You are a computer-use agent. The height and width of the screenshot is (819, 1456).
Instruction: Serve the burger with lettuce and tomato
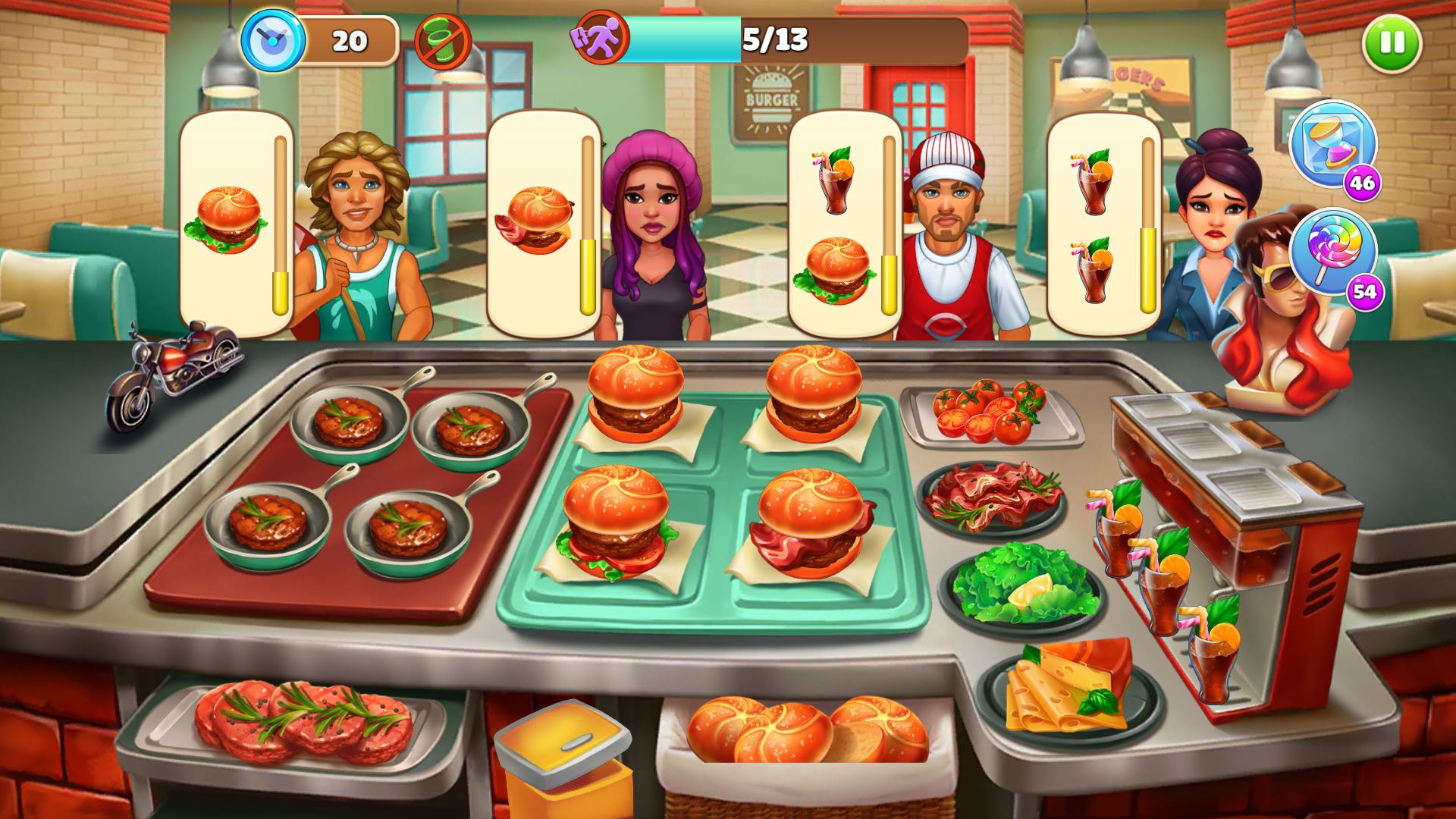click(616, 523)
